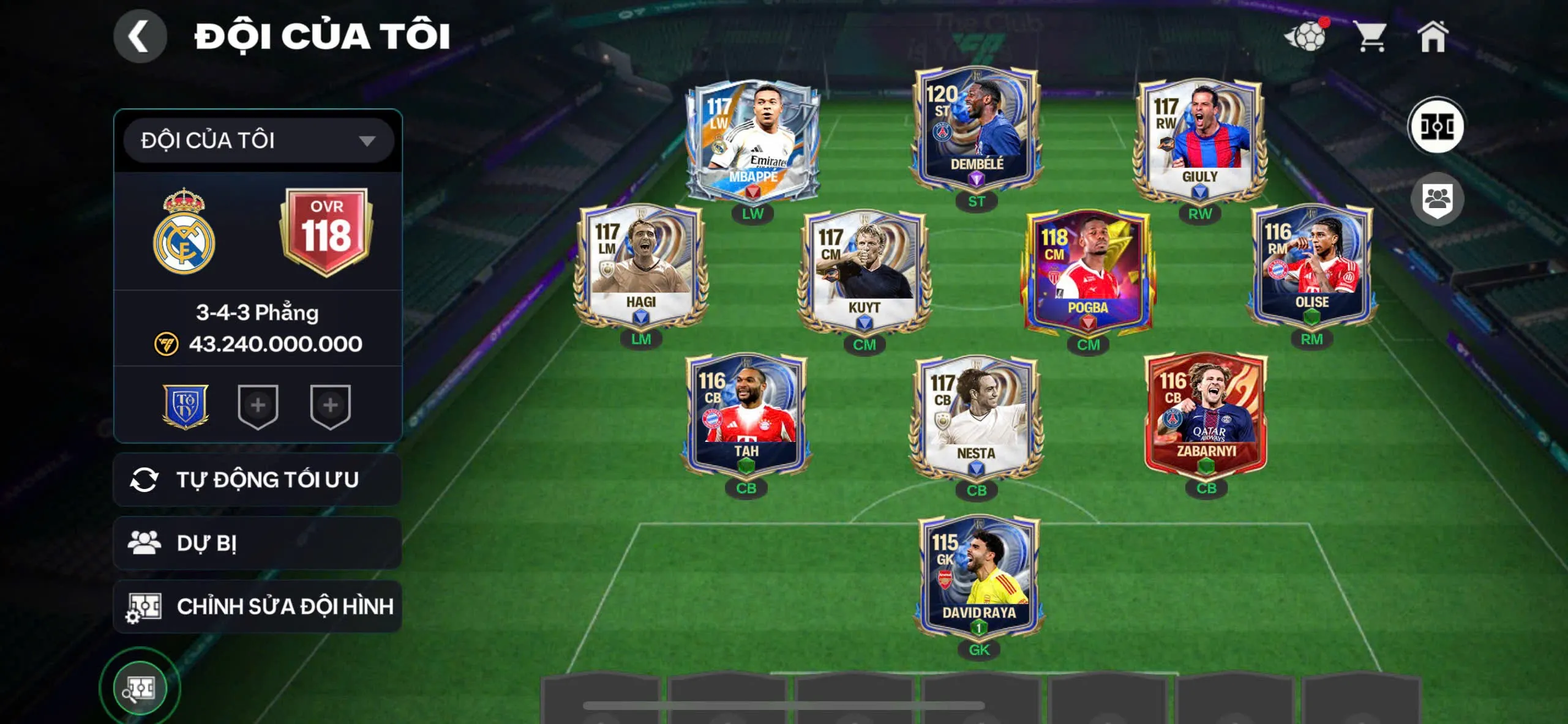
Task: Open the Đội Của Tôi squad dropdown
Action: point(258,141)
